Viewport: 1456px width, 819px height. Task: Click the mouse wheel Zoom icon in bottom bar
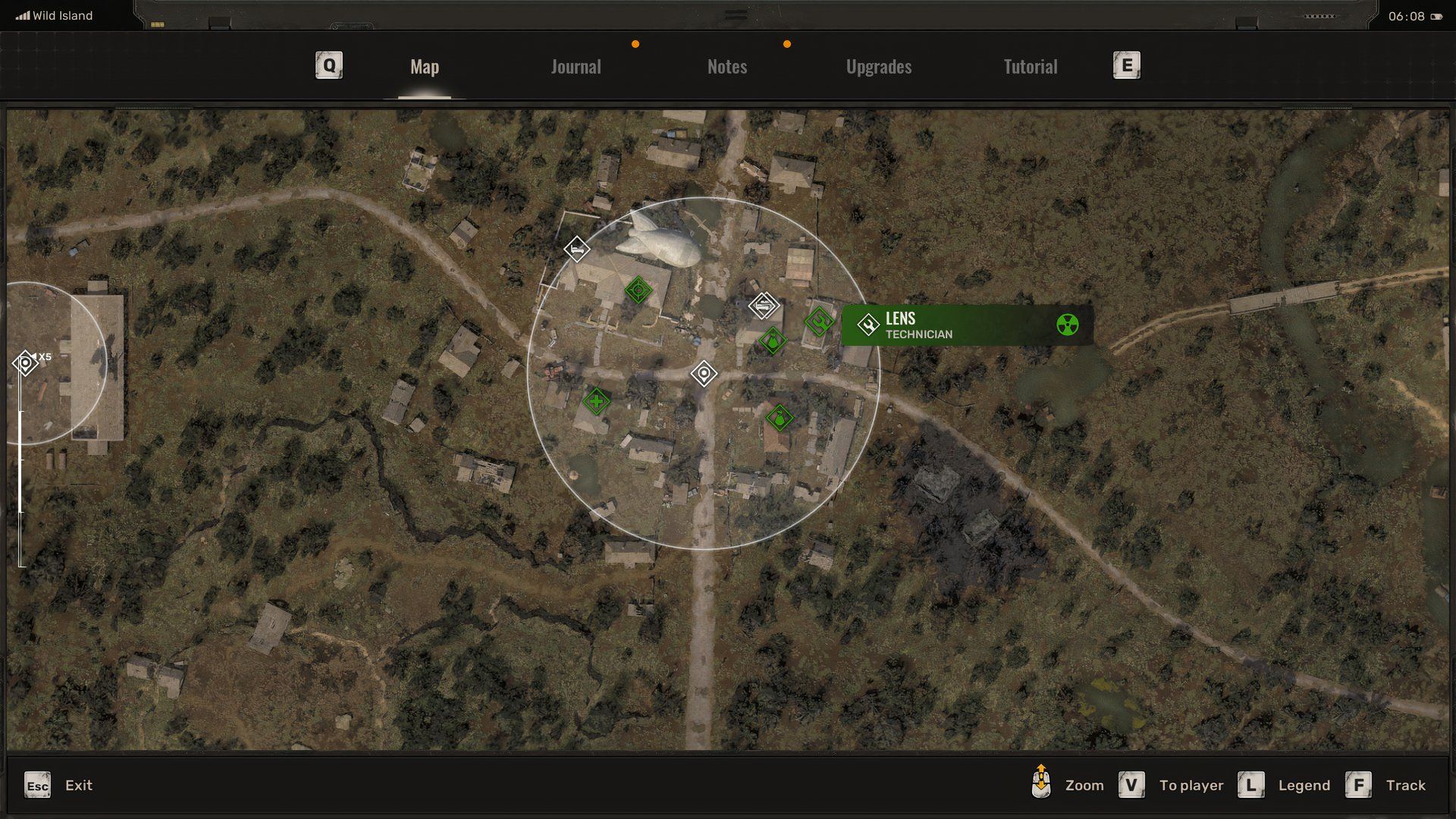click(x=1043, y=785)
